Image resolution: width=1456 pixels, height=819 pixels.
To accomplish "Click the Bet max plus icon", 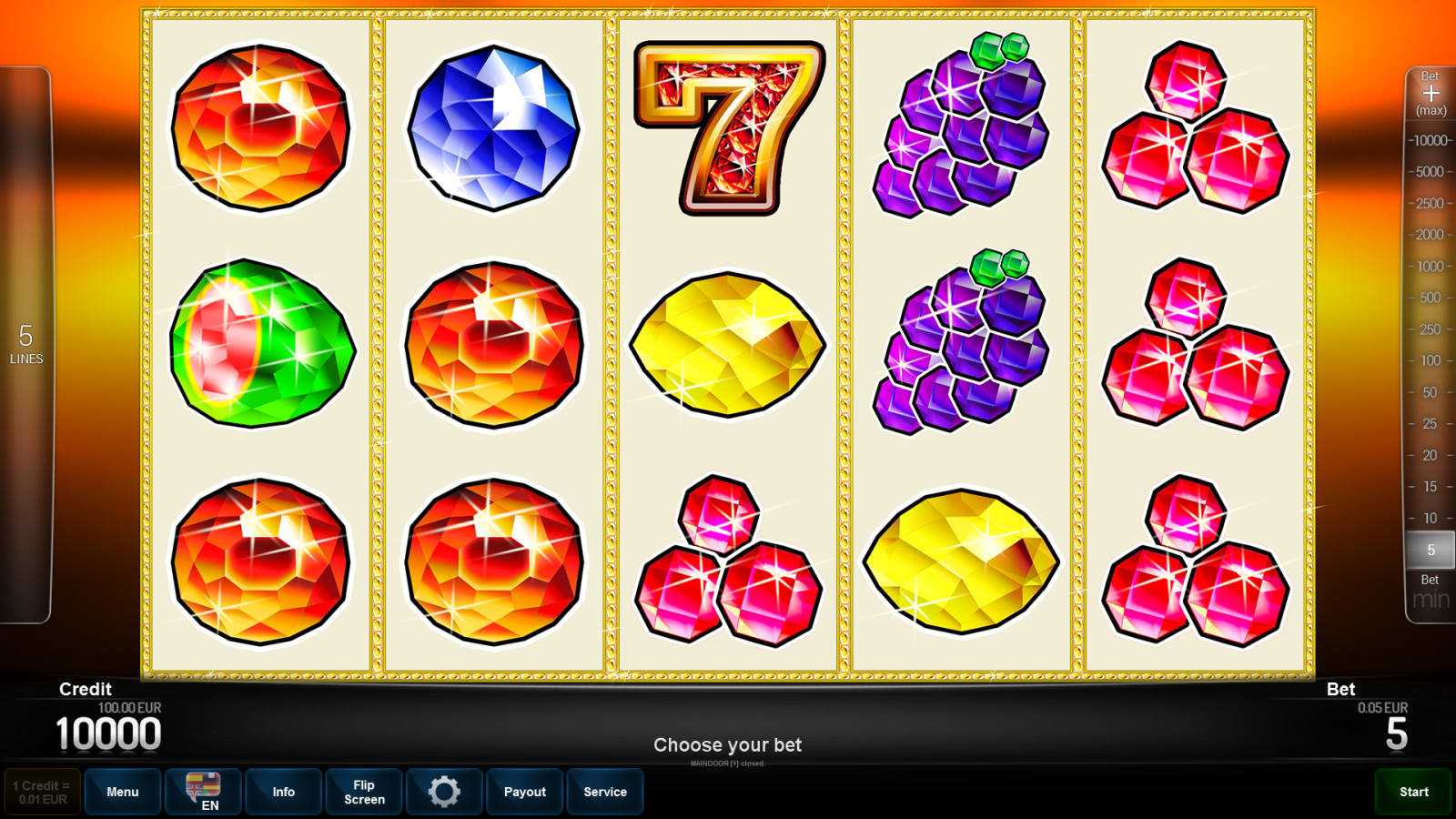I will point(1431,94).
